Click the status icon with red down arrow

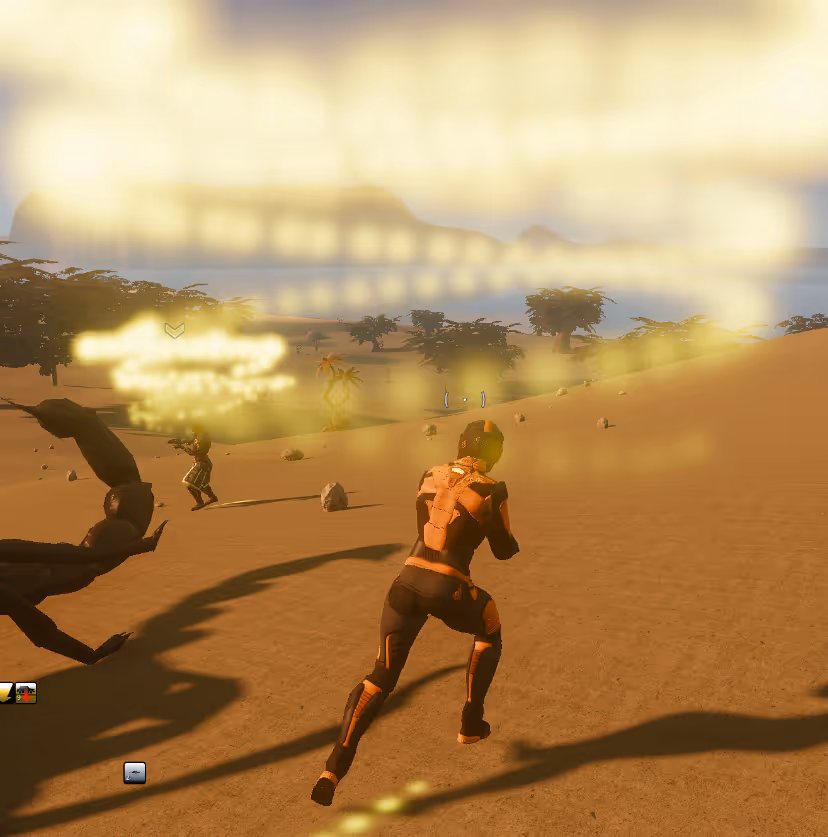tap(26, 693)
